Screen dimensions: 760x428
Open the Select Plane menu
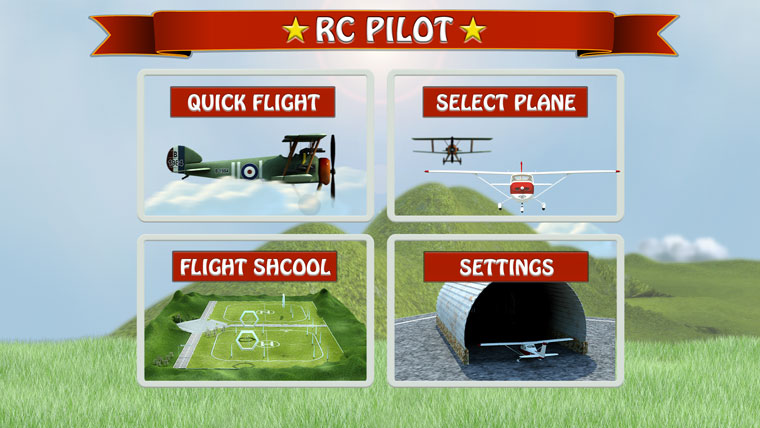click(505, 145)
